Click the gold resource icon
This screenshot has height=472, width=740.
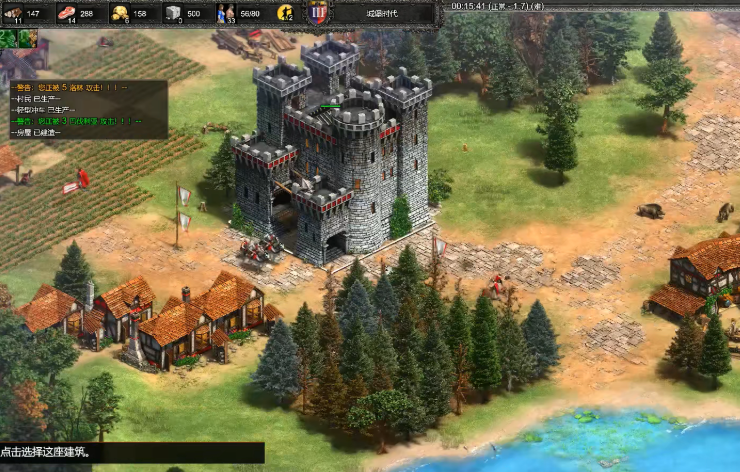(x=120, y=13)
